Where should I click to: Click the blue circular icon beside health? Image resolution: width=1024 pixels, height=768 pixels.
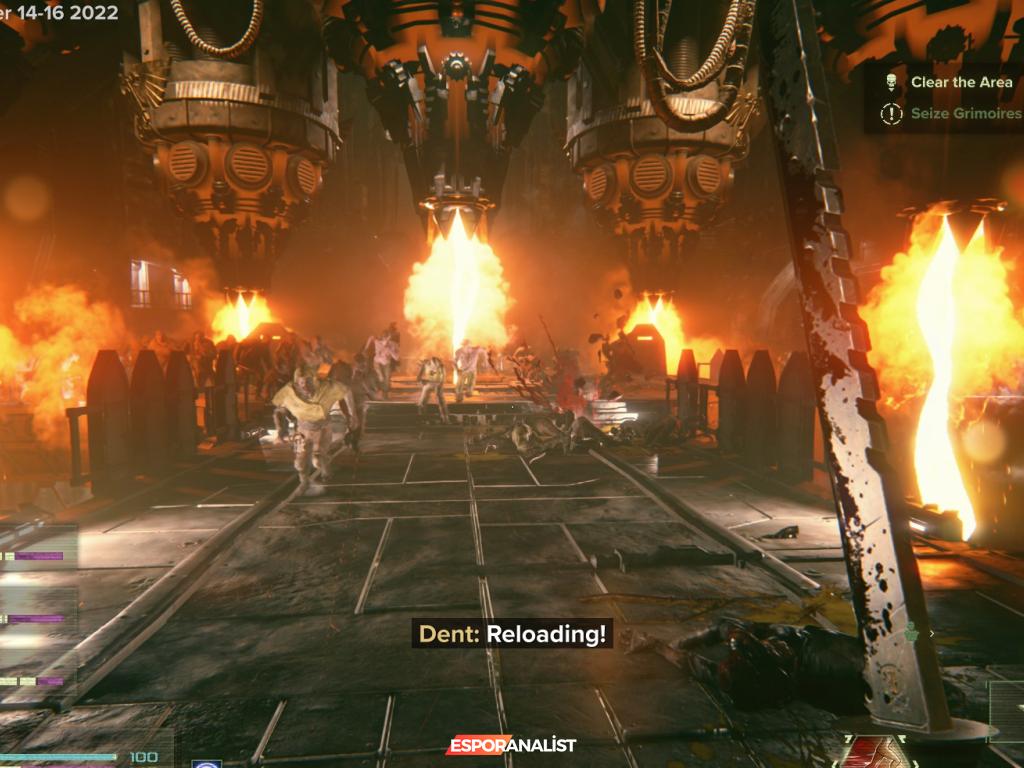(207, 764)
